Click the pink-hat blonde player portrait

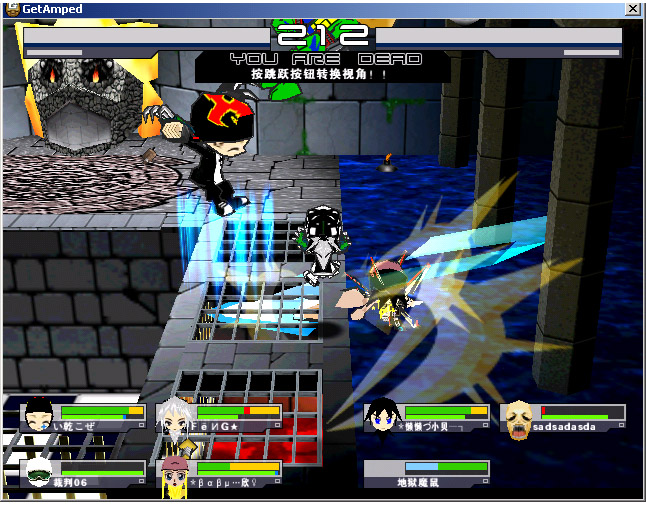[x=176, y=474]
